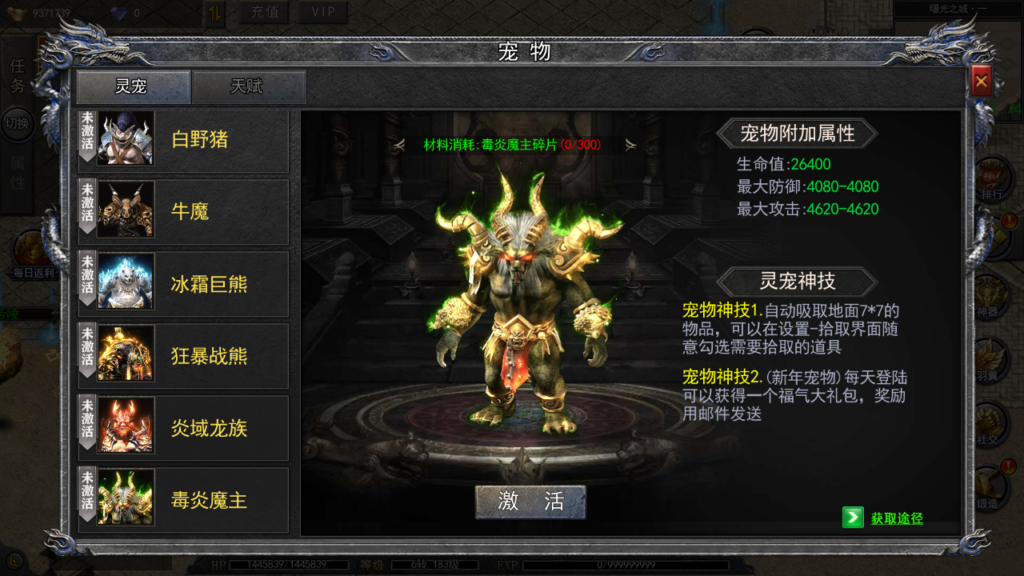This screenshot has height=576, width=1024.
Task: Close the 宠物 window
Action: coord(981,82)
